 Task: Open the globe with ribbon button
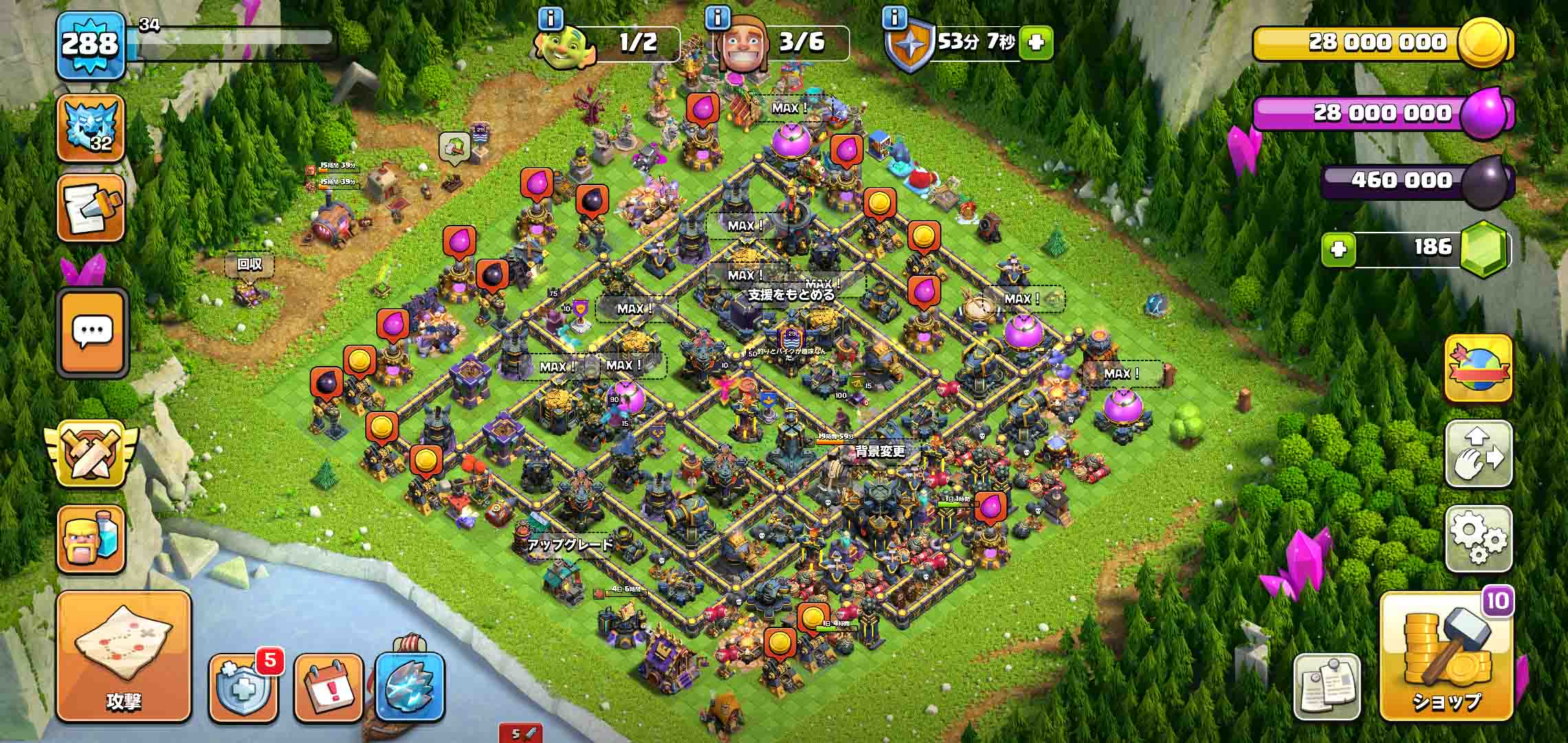coord(1478,368)
